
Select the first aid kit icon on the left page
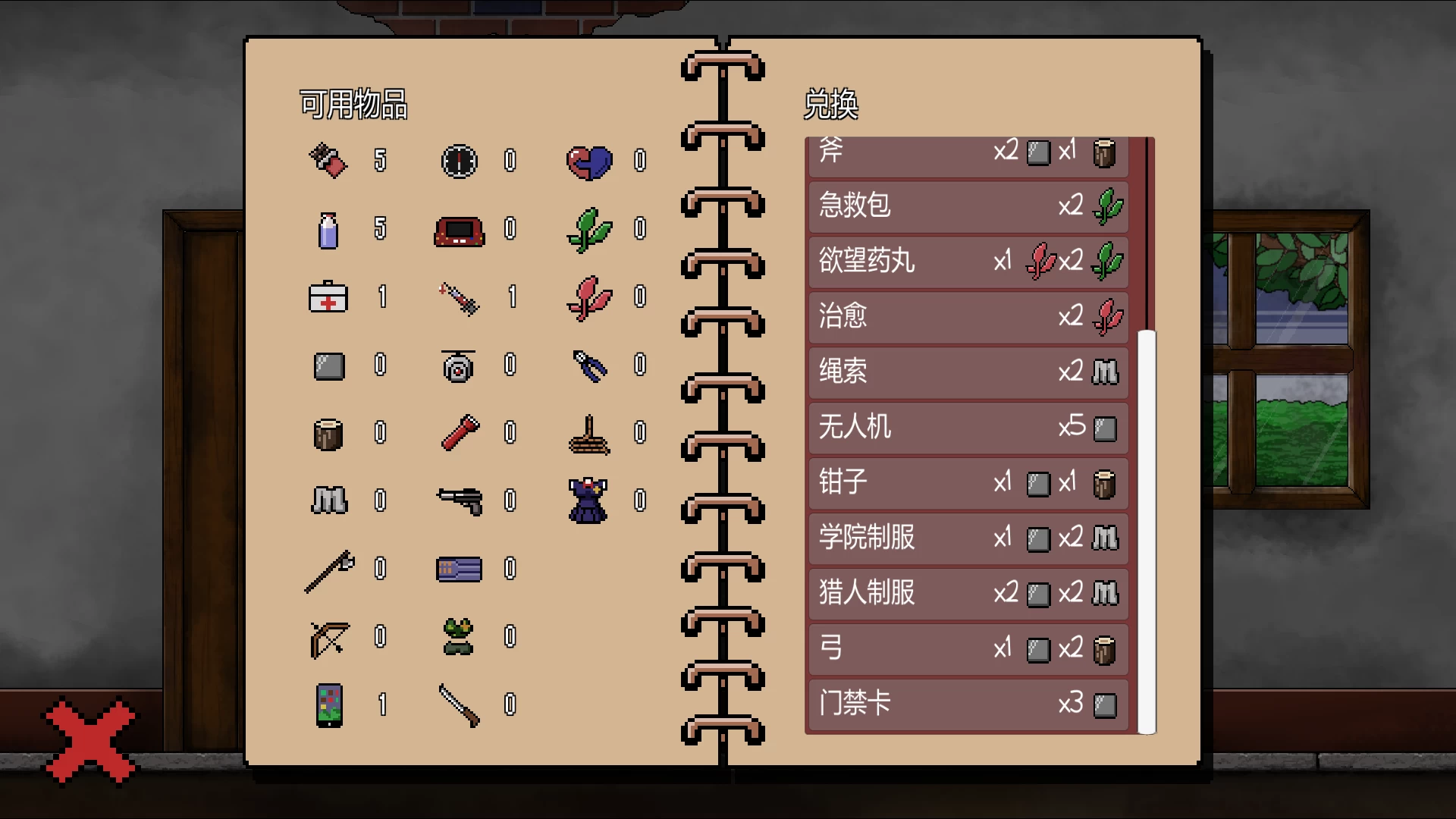click(329, 297)
